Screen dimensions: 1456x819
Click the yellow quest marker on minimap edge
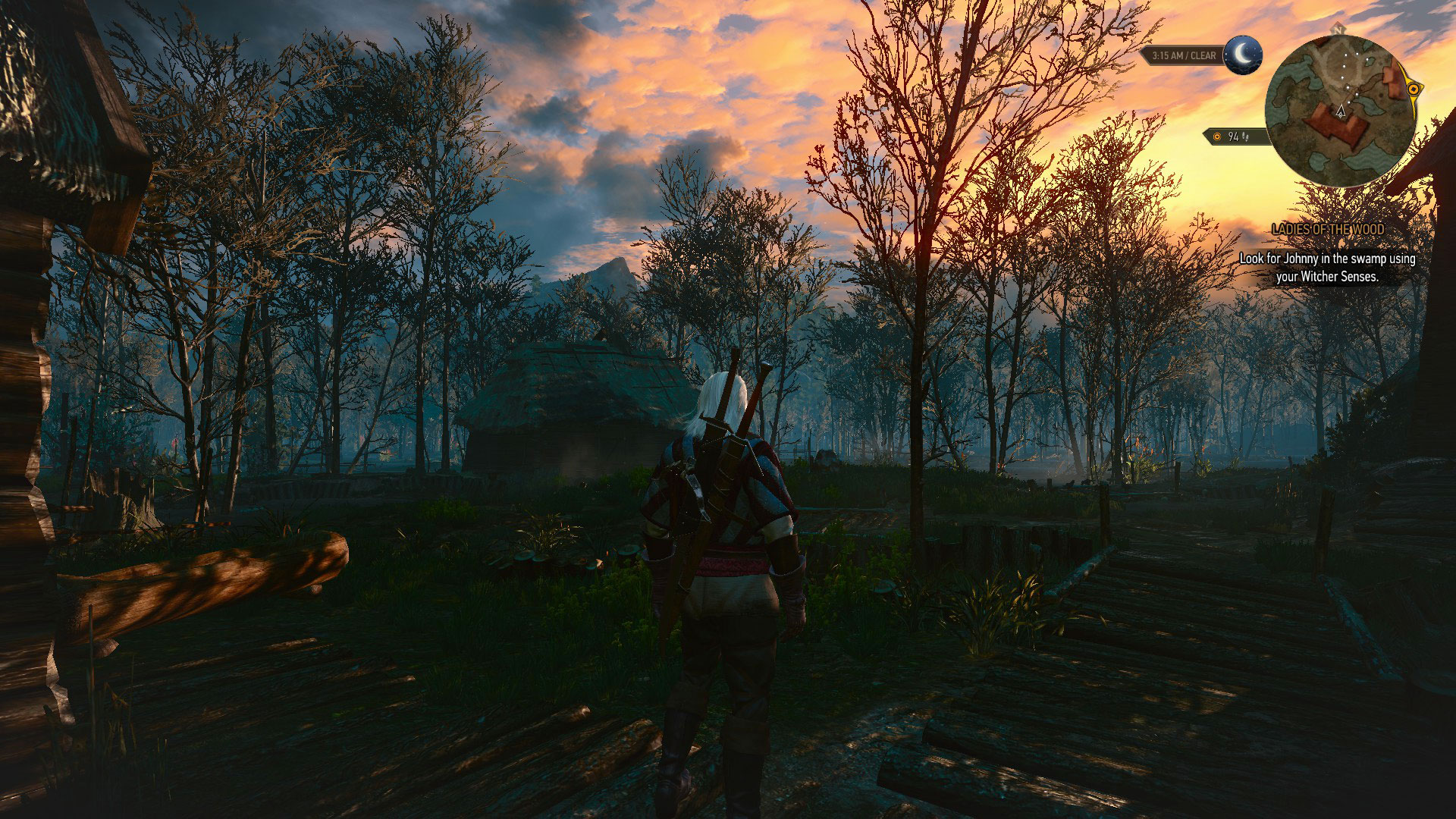[x=1412, y=89]
